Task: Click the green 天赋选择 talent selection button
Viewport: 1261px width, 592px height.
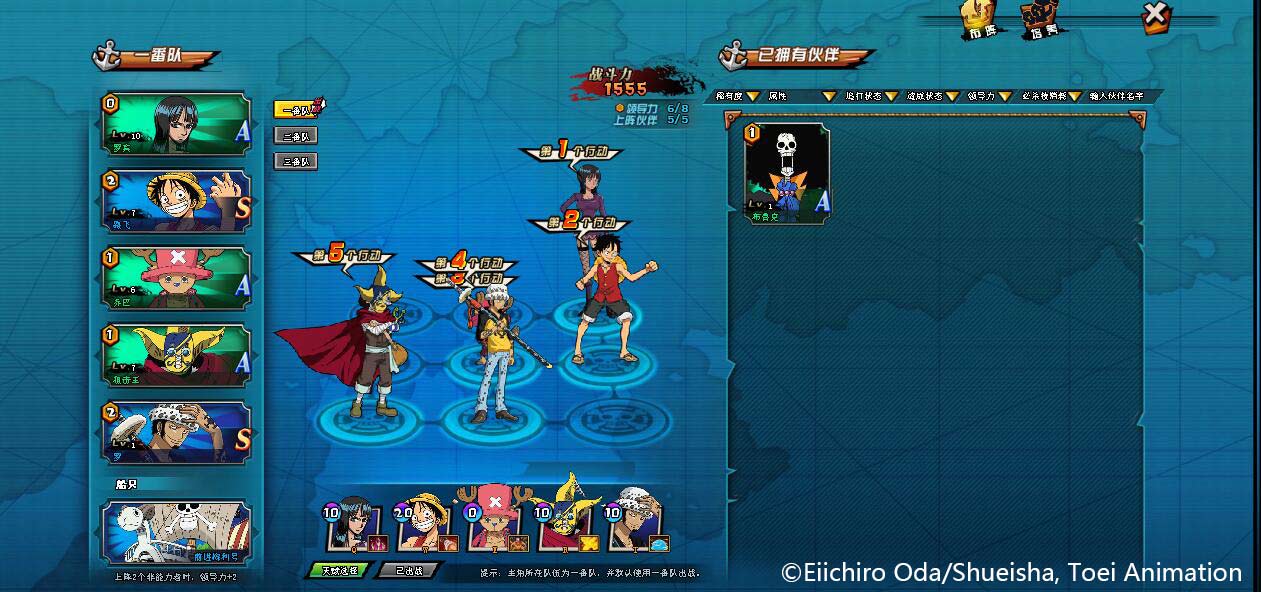Action: pos(338,570)
